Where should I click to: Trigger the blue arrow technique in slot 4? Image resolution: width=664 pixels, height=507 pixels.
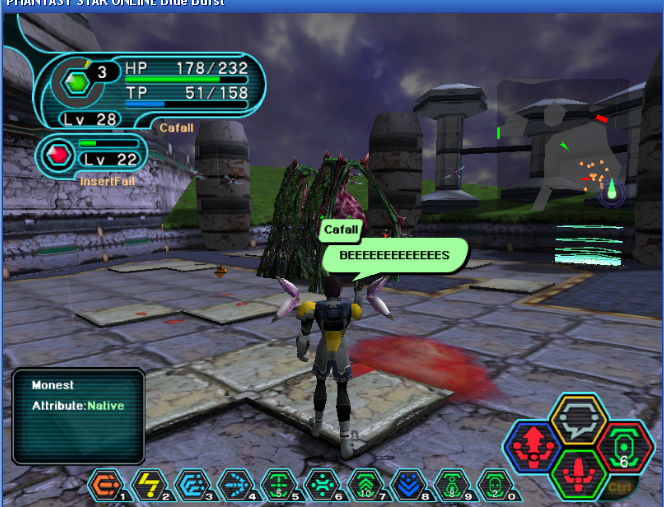233,485
